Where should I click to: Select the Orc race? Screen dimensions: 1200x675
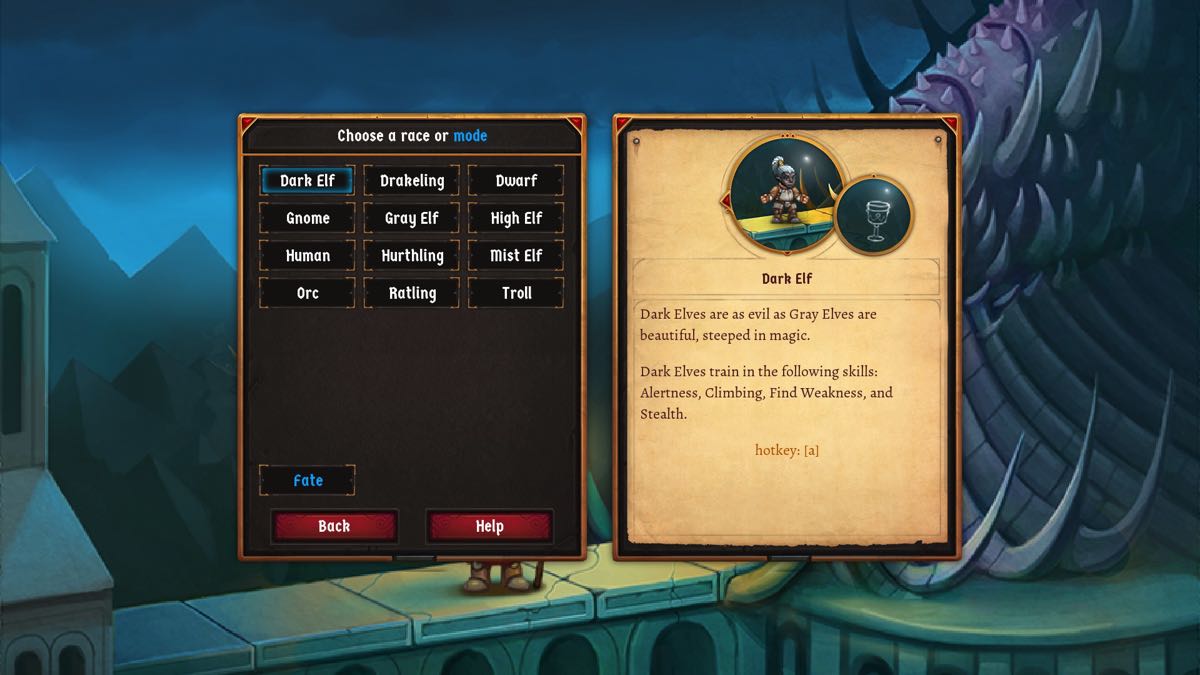click(x=307, y=293)
